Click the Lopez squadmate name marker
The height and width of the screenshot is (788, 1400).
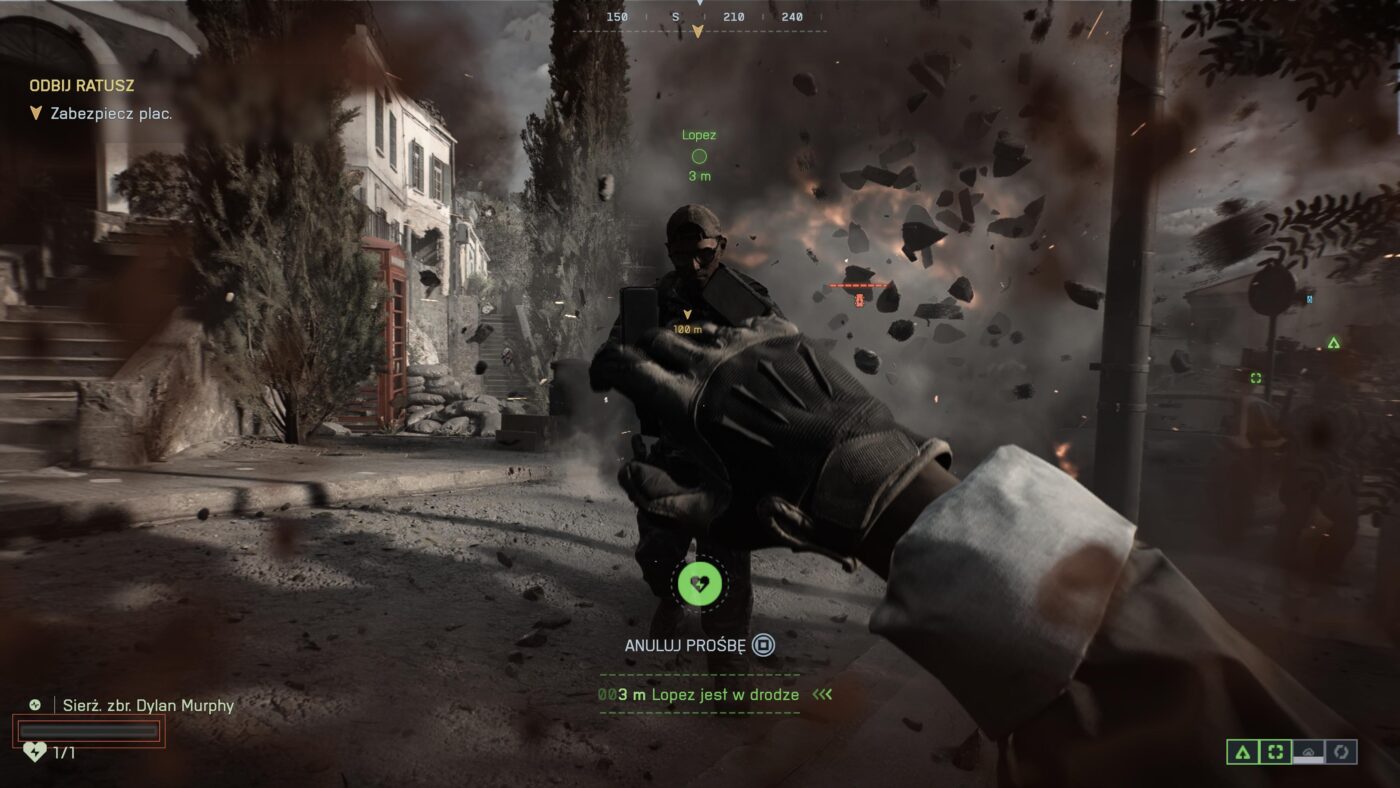[x=699, y=135]
